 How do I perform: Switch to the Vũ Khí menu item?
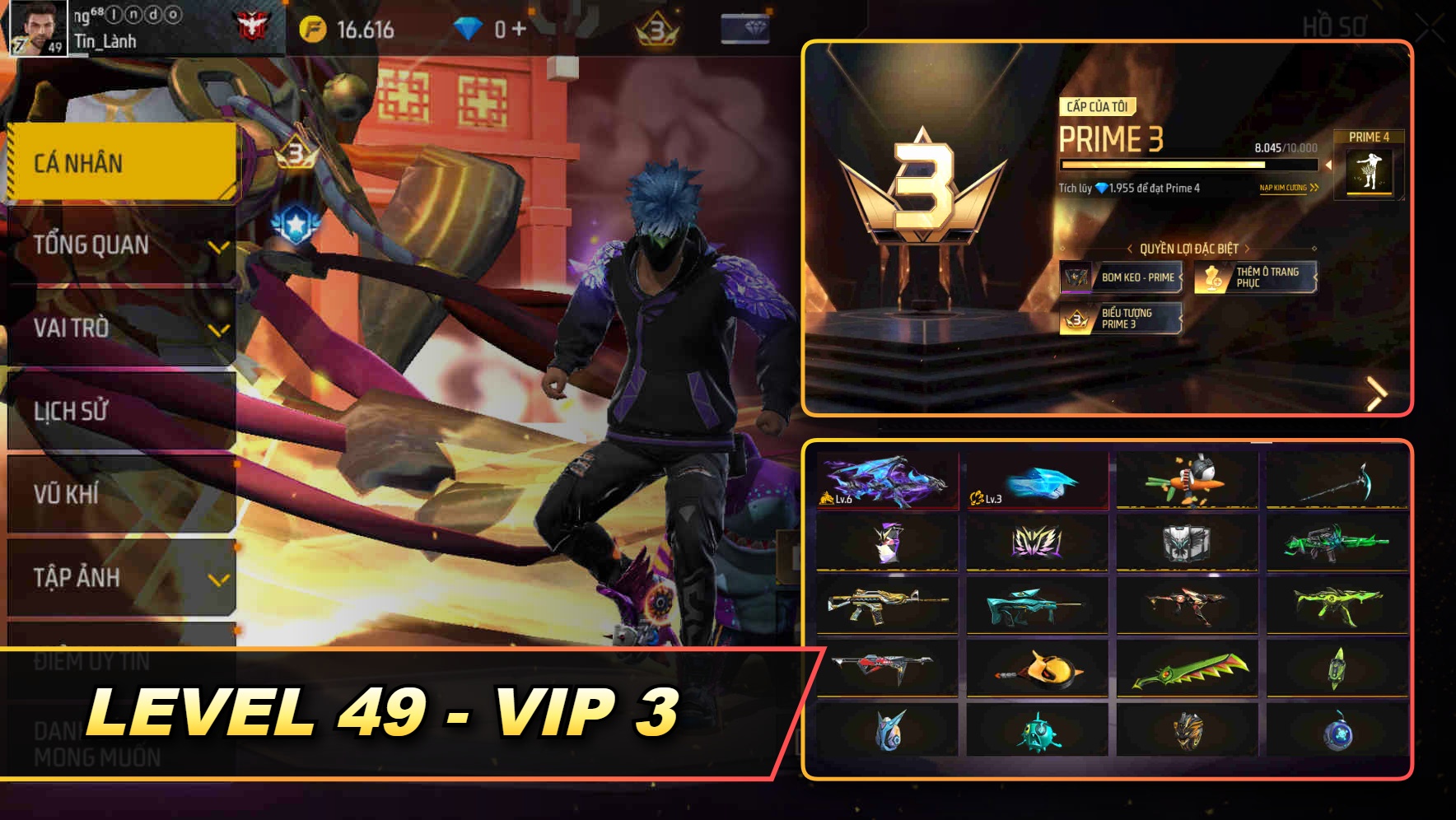coord(119,495)
